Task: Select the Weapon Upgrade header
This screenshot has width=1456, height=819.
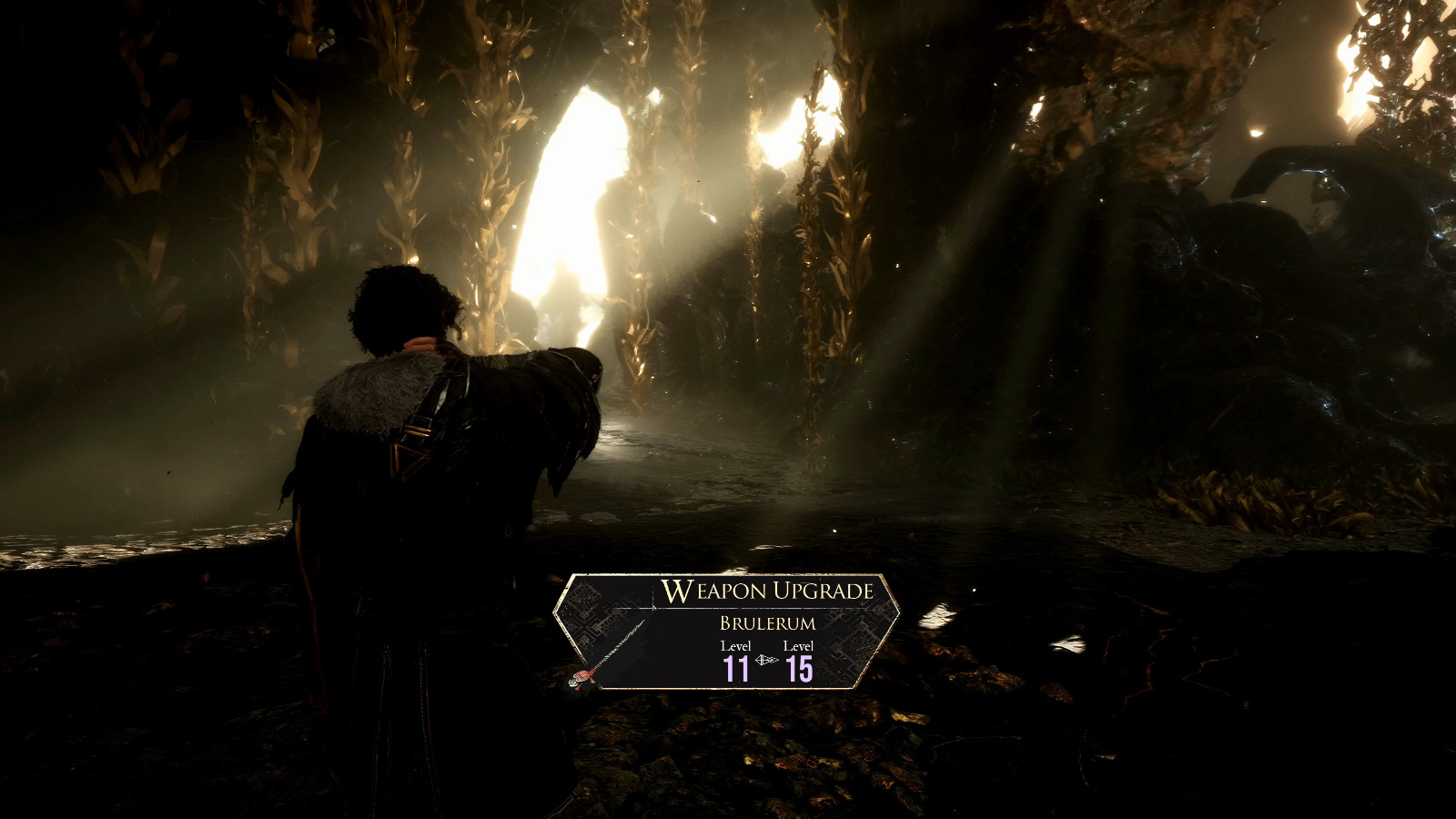Action: click(x=772, y=591)
